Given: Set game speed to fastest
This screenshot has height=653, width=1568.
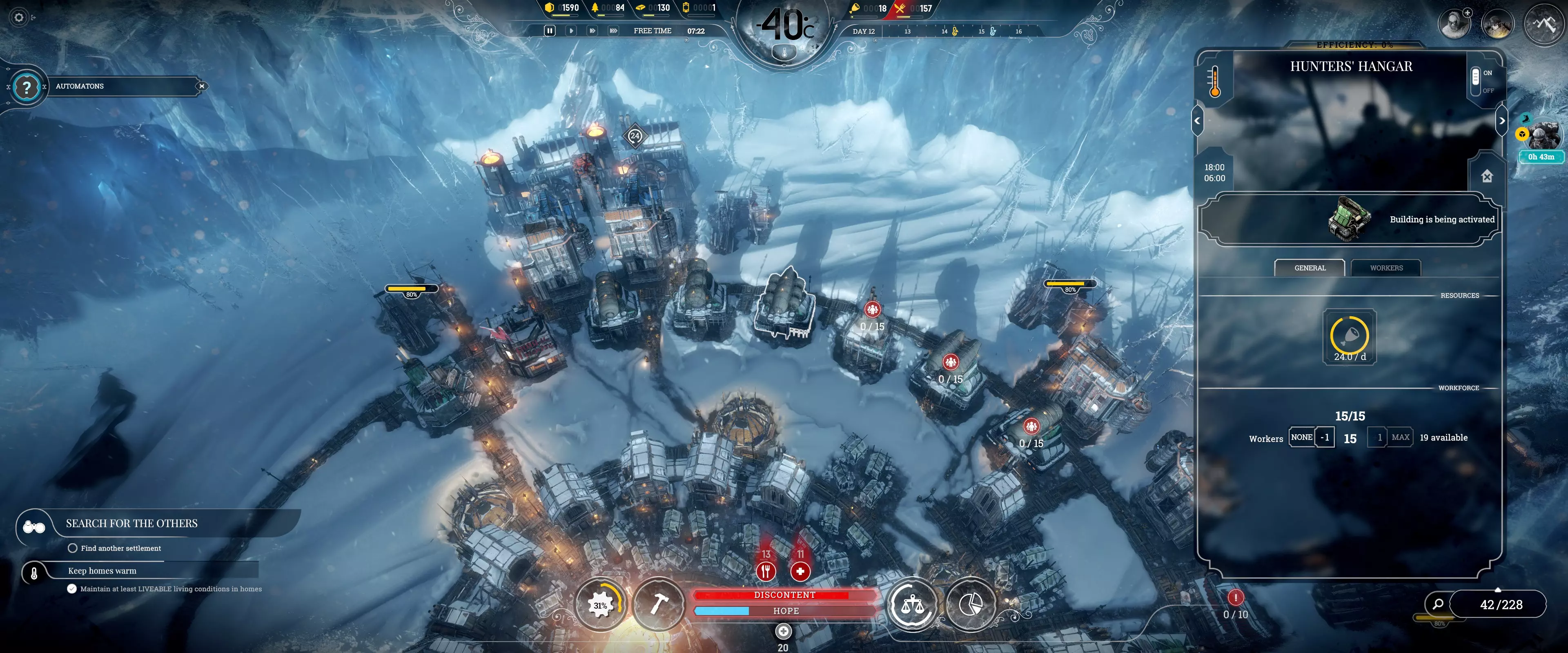Looking at the screenshot, I should pos(614,31).
